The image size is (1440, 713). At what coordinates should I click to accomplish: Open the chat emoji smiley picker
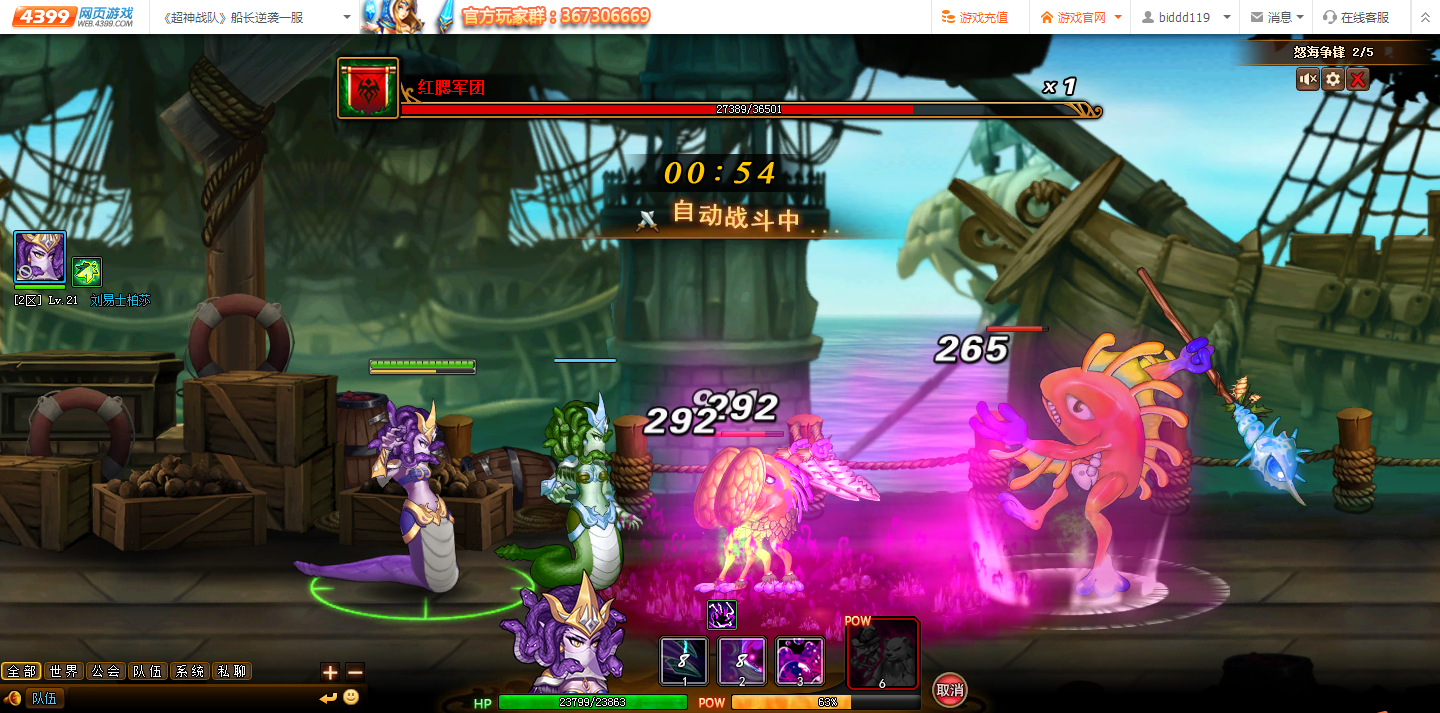coord(351,697)
